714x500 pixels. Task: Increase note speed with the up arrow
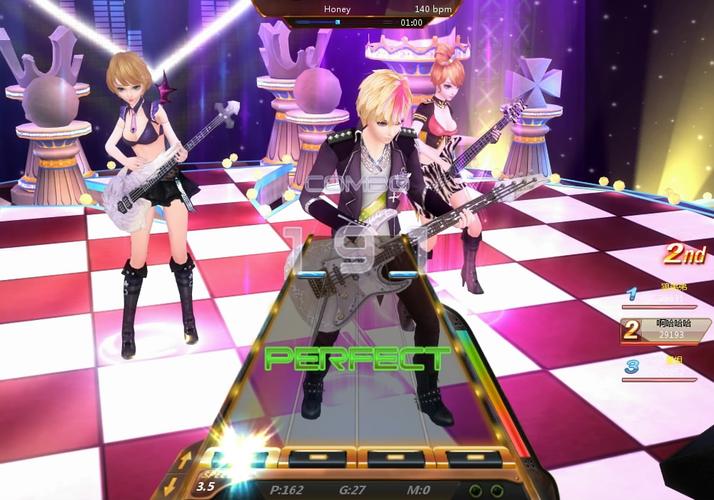[x=185, y=458]
